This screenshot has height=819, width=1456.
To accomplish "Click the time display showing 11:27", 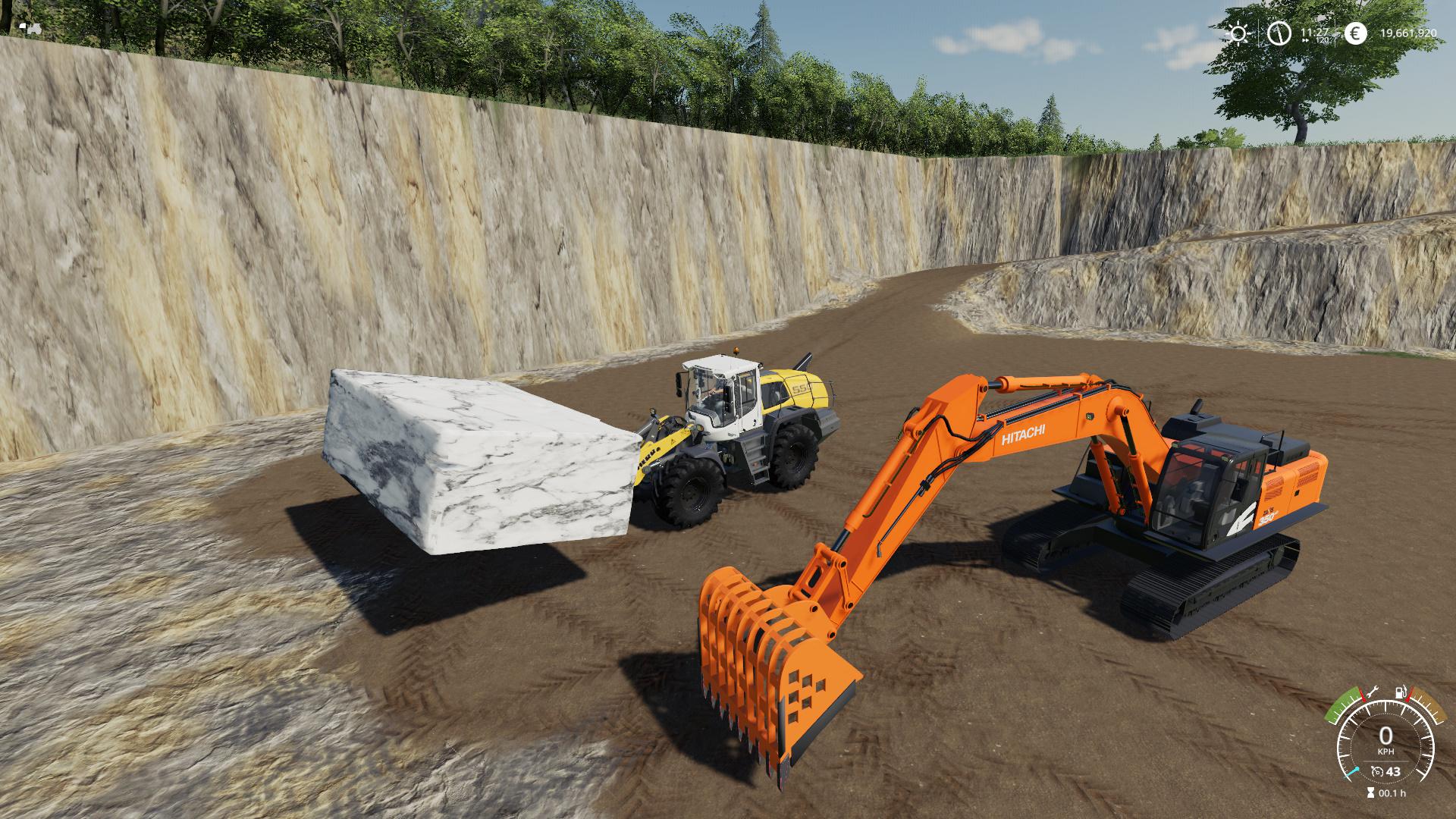I will pyautogui.click(x=1314, y=32).
